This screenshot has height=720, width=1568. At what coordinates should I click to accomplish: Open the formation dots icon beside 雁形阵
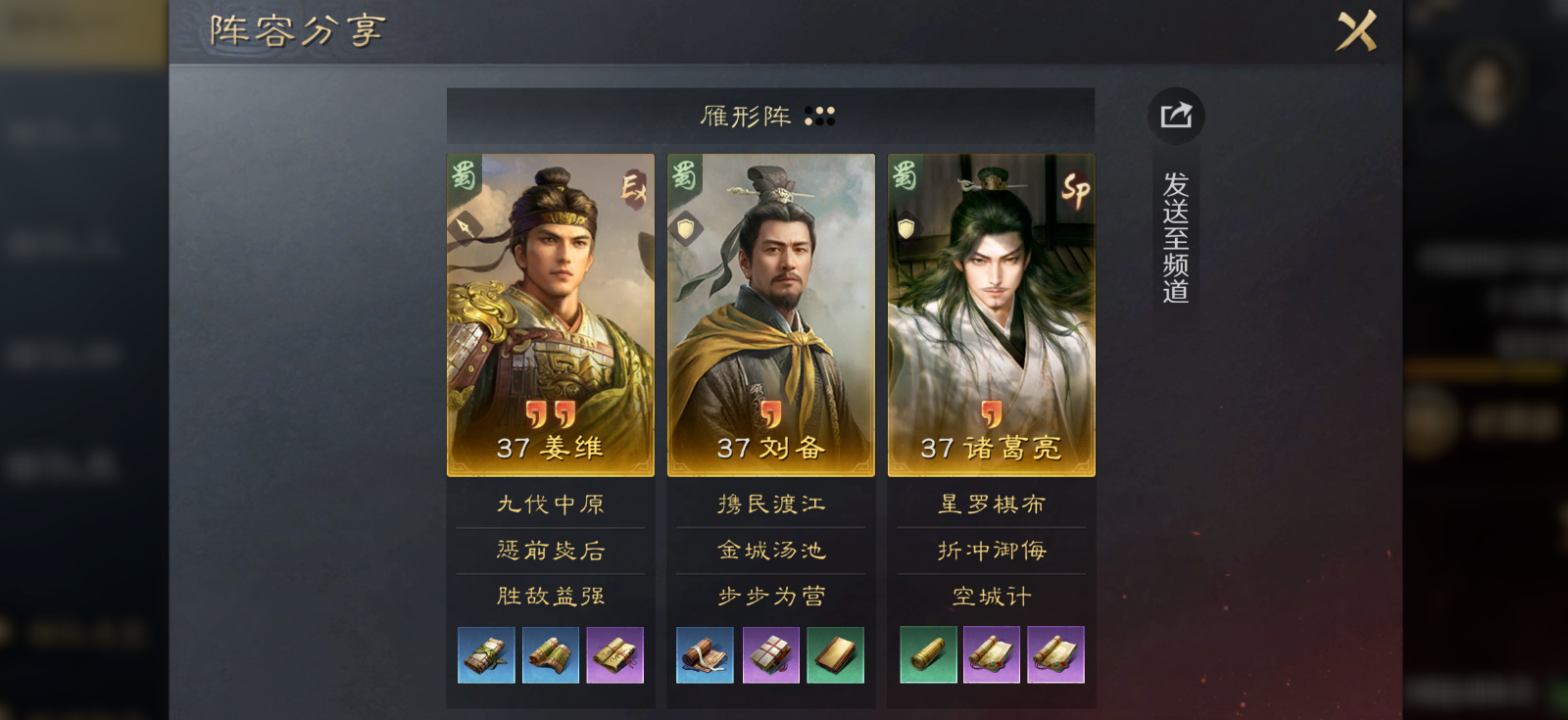coord(820,115)
